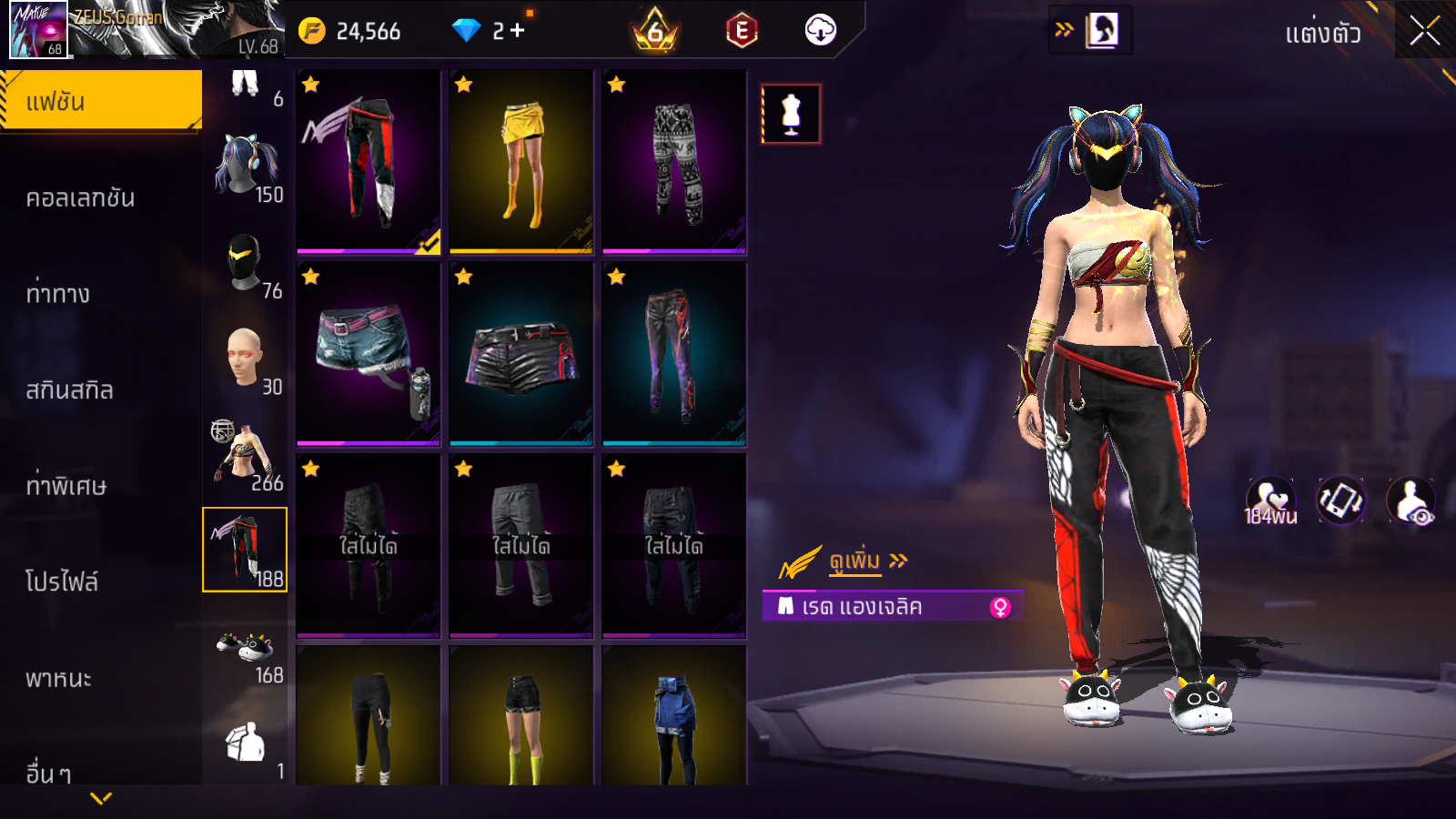This screenshot has height=819, width=1456.
Task: Select the twin-tail hair category
Action: [x=246, y=168]
